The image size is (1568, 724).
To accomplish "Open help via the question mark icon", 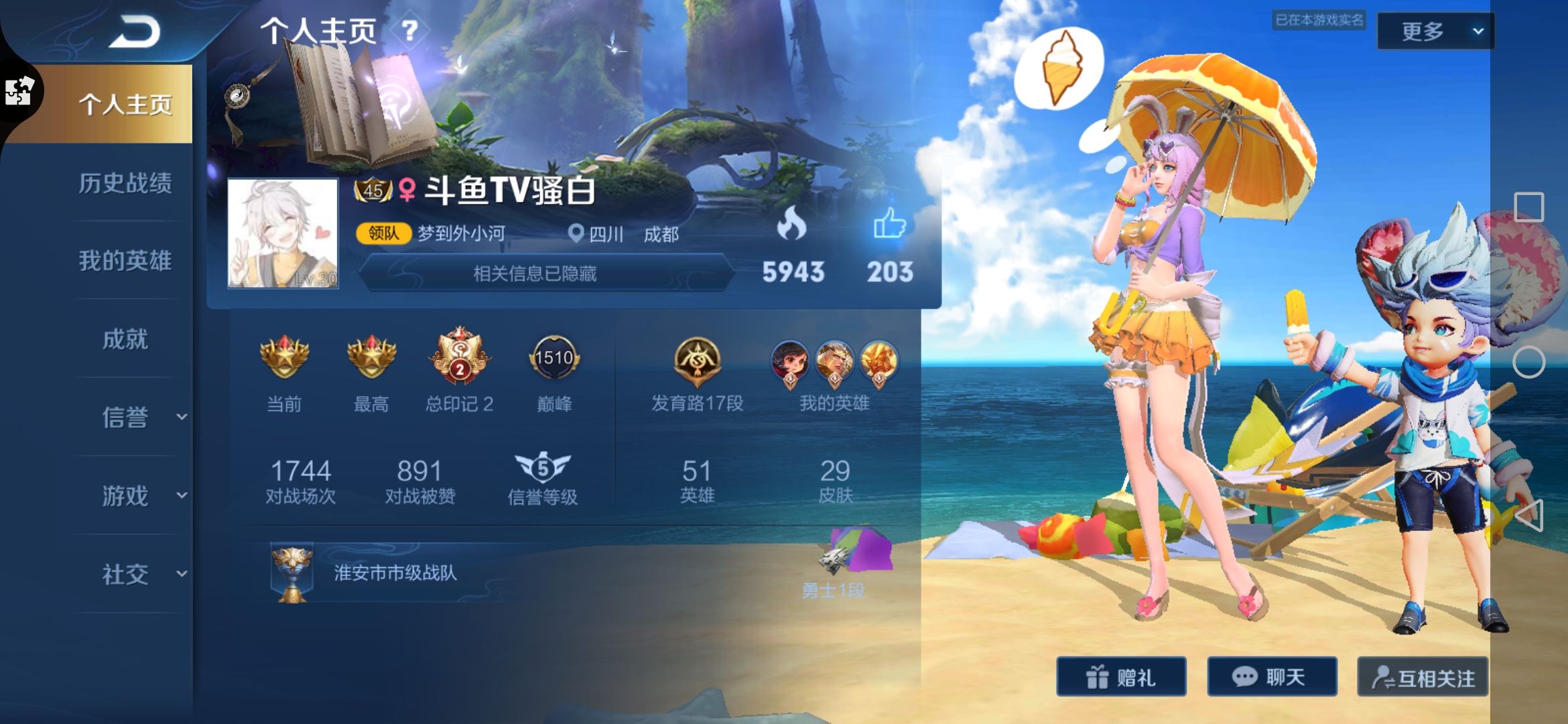I will pyautogui.click(x=410, y=30).
